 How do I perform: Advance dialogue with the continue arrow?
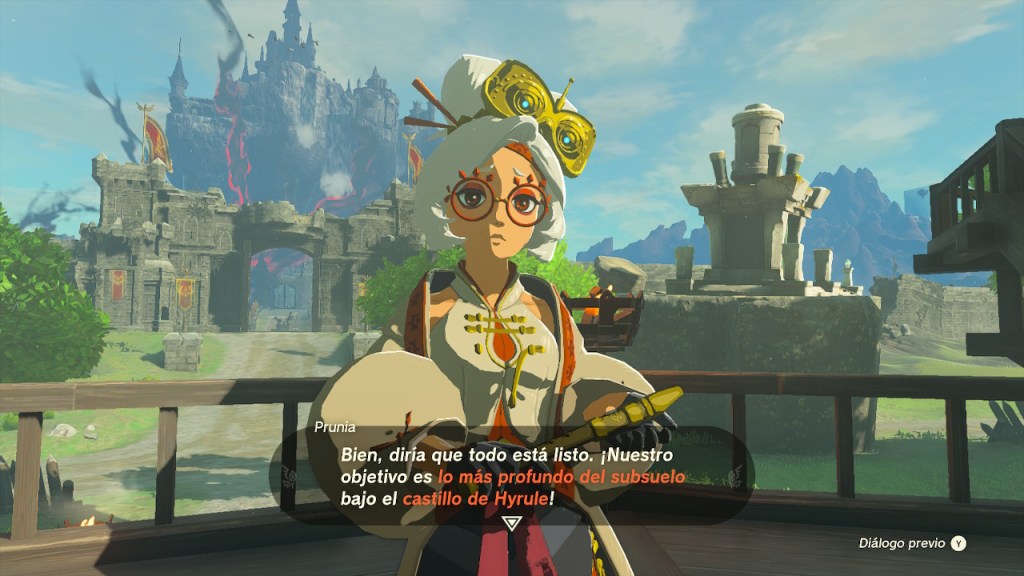tap(512, 523)
